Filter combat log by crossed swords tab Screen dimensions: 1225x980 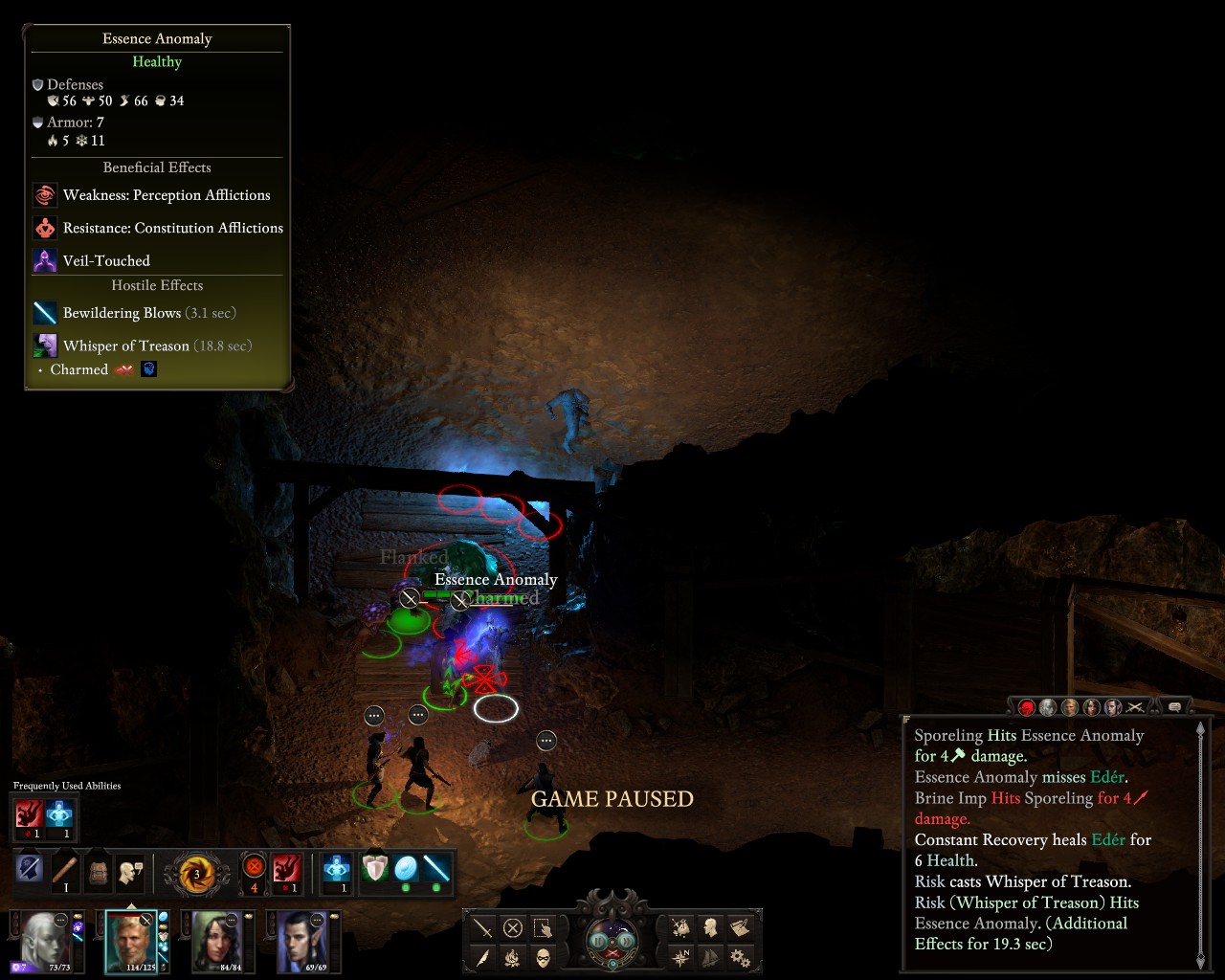(x=1135, y=707)
